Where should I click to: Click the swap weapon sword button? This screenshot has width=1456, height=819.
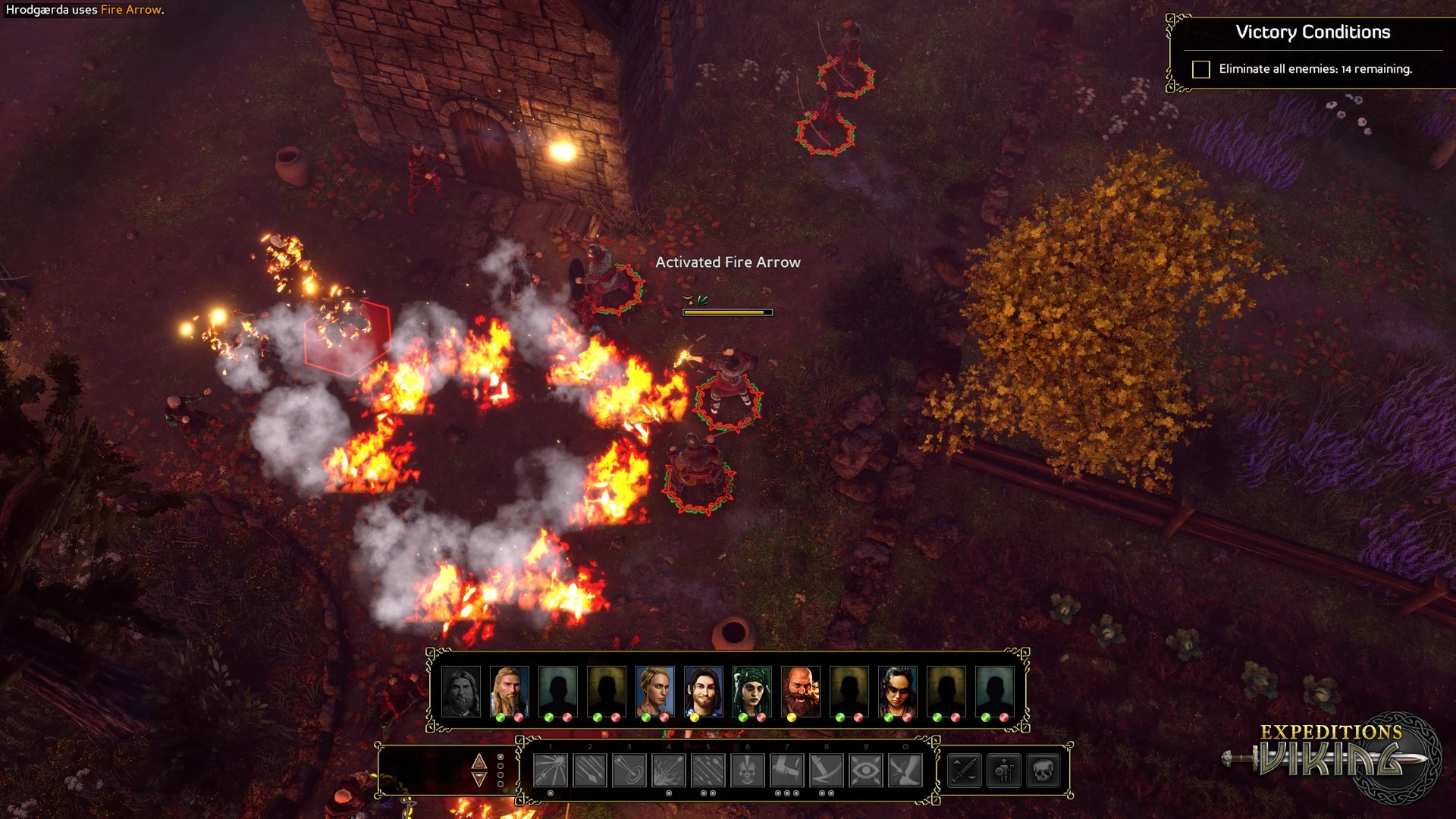coord(965,770)
